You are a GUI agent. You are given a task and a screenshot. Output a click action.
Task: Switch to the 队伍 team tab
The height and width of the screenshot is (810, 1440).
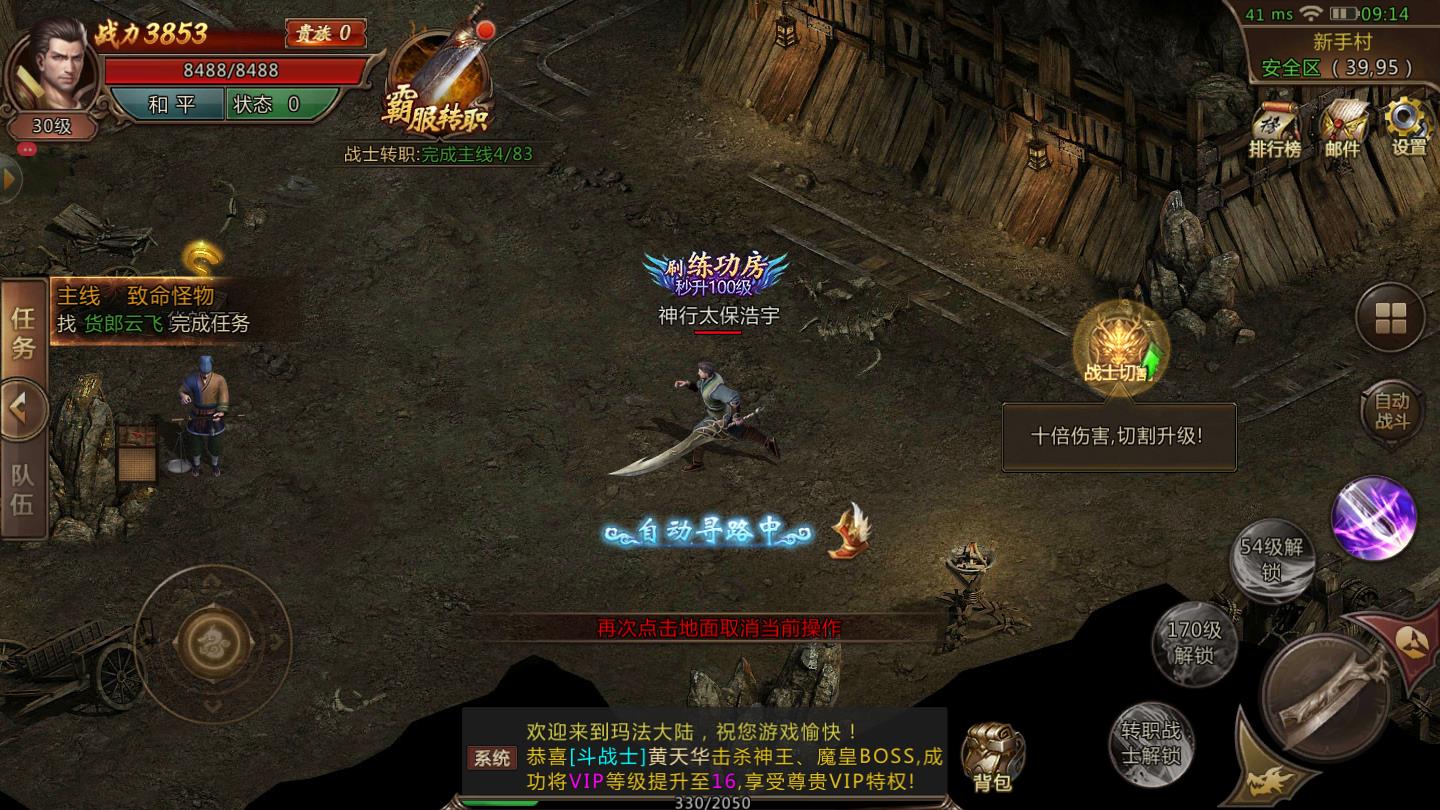pyautogui.click(x=23, y=489)
